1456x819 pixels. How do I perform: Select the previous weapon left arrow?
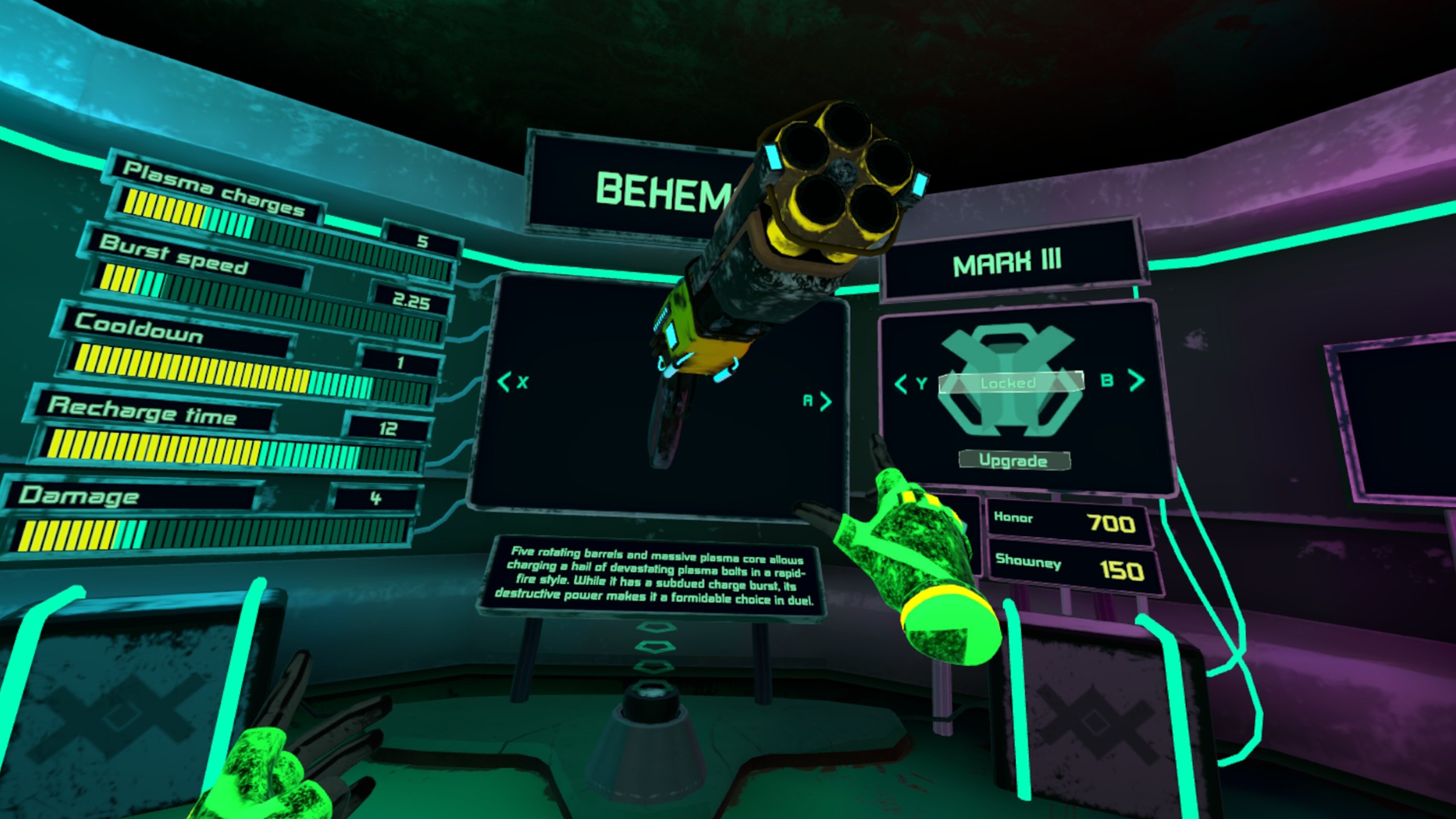504,382
